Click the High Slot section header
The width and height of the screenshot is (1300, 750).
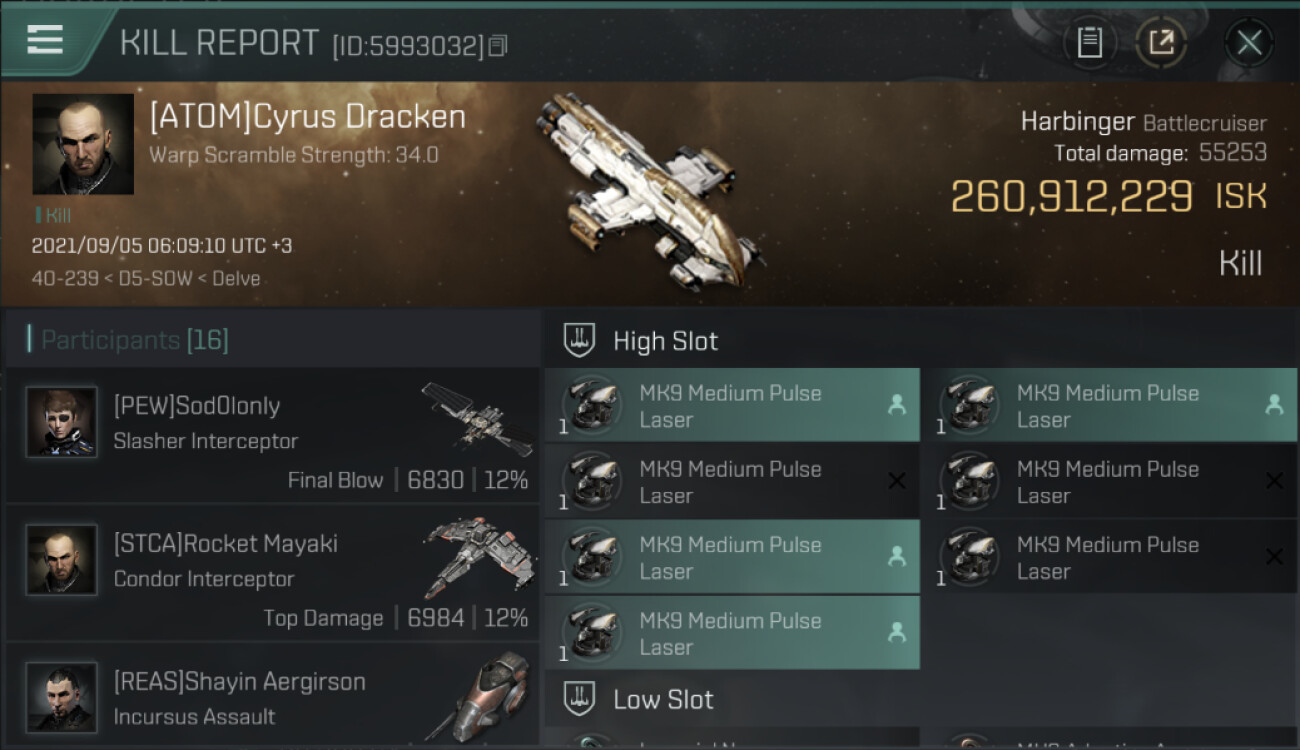(665, 341)
